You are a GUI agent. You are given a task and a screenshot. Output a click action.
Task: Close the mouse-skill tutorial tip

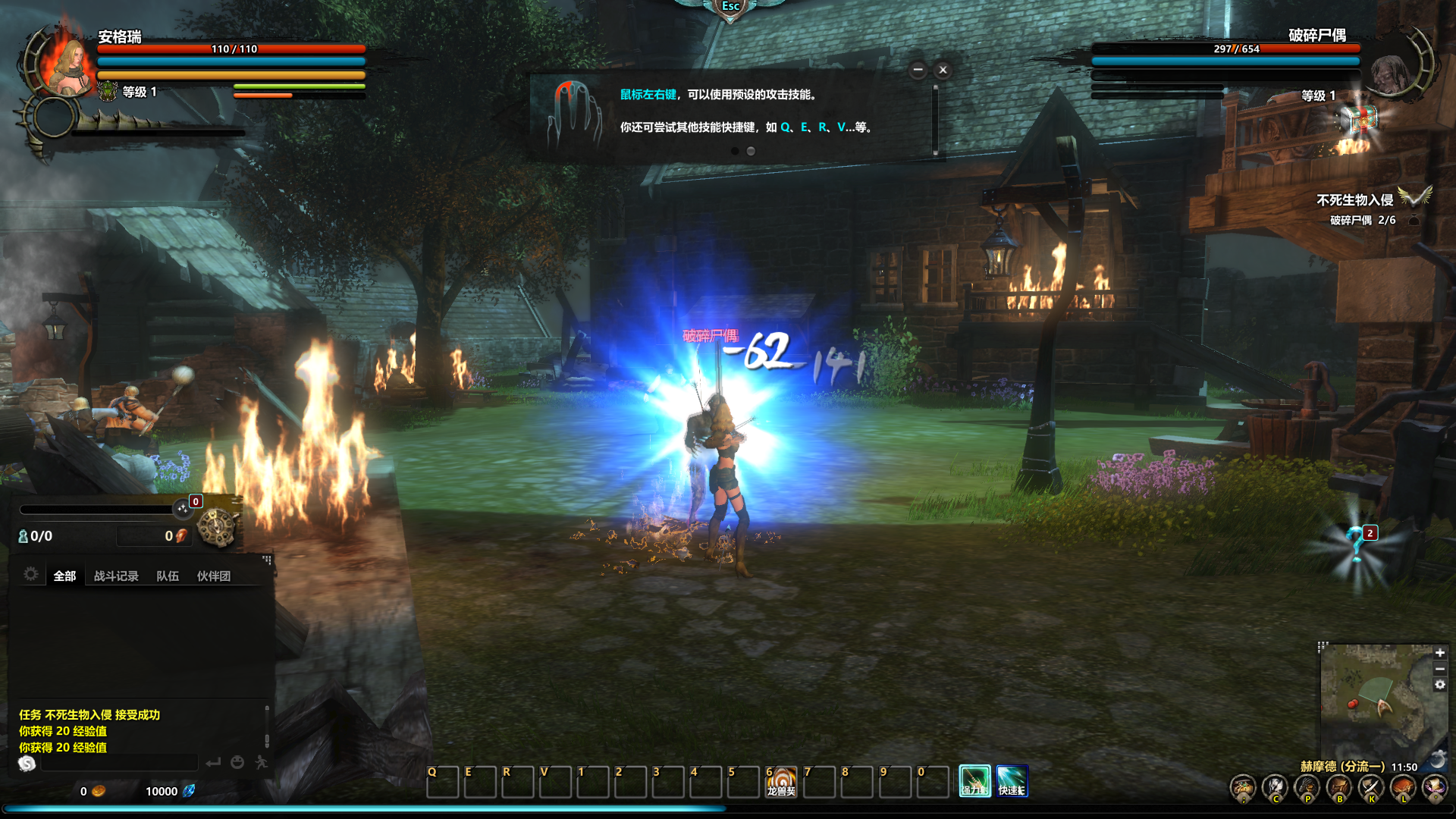point(943,70)
